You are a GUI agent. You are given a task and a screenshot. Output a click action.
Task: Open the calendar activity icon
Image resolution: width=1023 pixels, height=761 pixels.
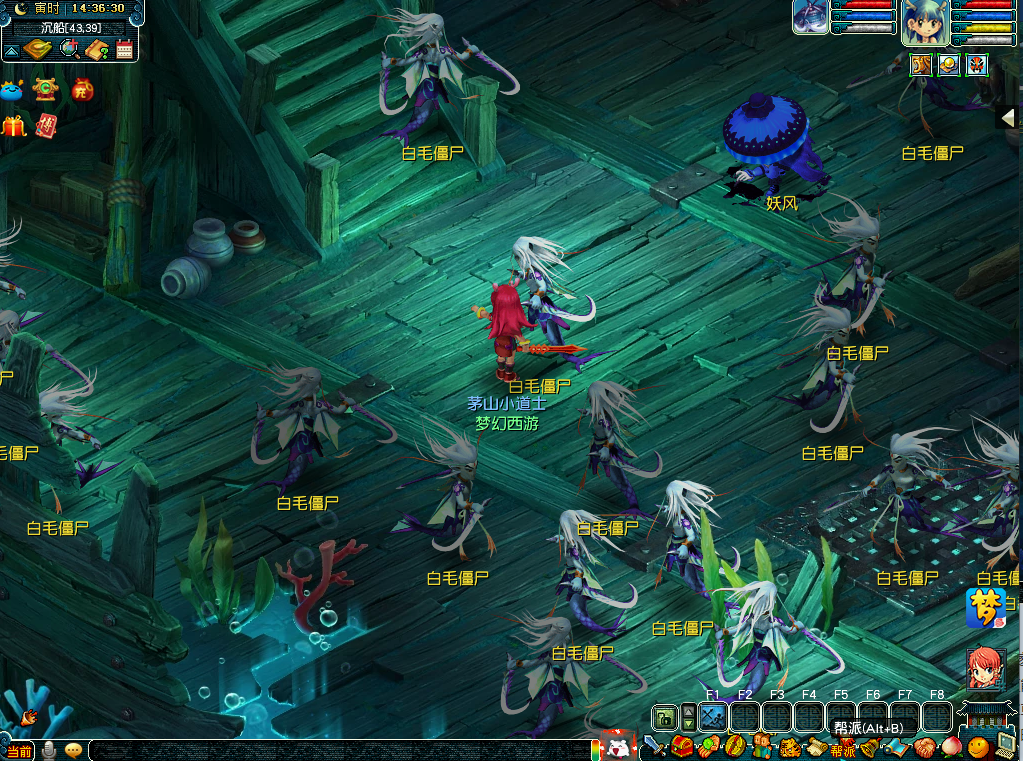125,49
